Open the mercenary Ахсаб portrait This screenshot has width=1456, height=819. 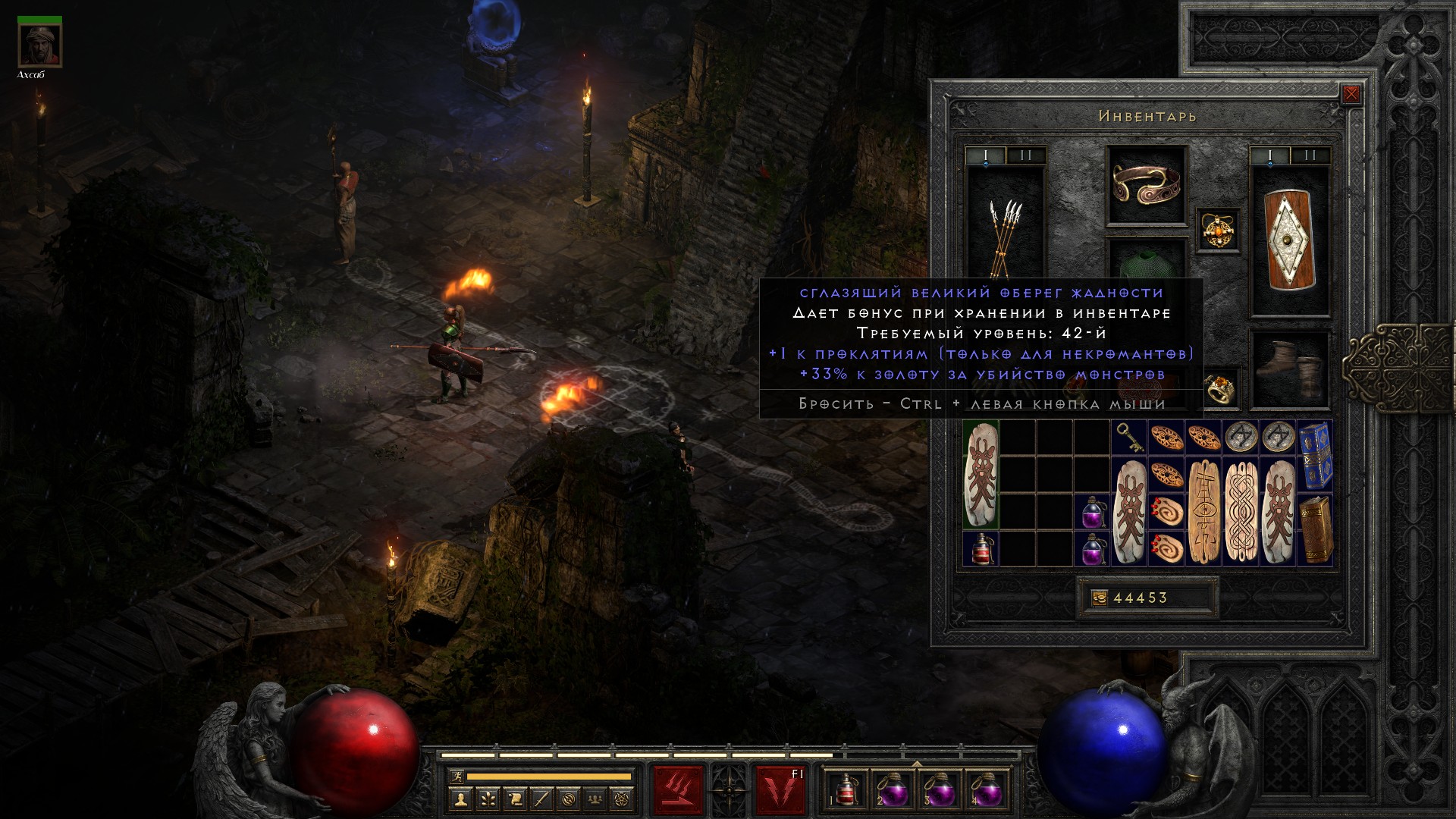40,45
